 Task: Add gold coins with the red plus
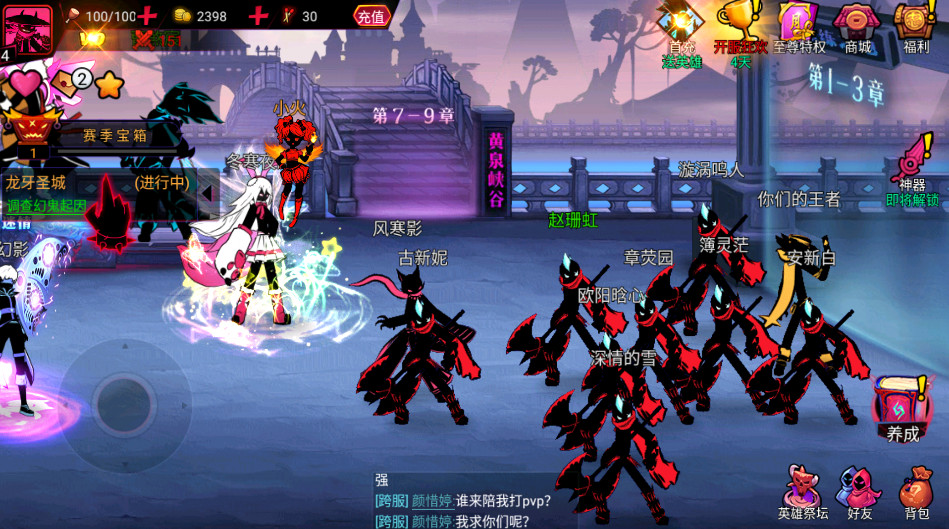coord(257,16)
